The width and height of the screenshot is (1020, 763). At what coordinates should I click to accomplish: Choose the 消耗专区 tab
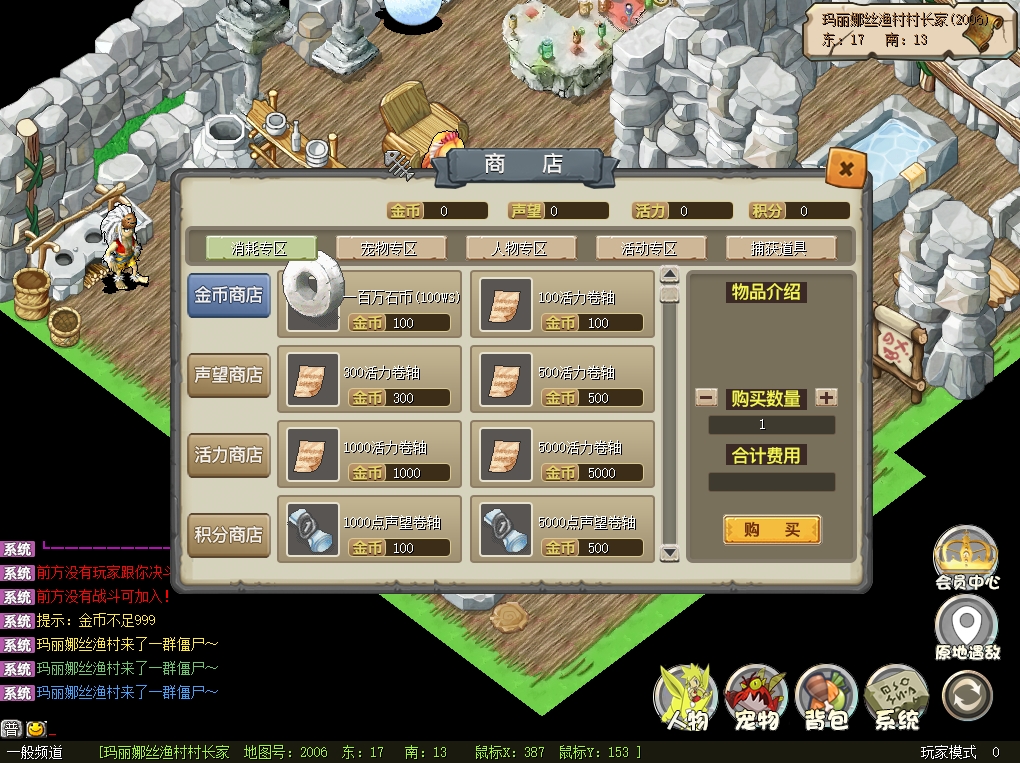(x=260, y=248)
